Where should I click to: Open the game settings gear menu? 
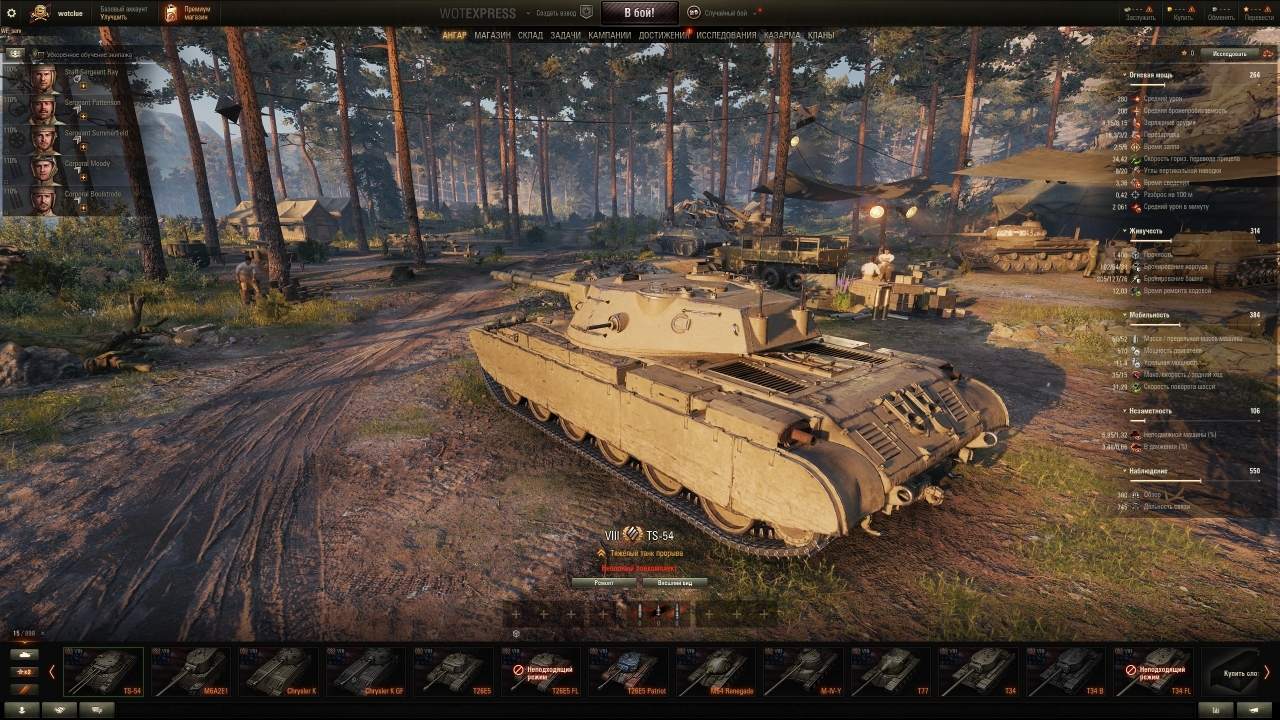point(13,13)
